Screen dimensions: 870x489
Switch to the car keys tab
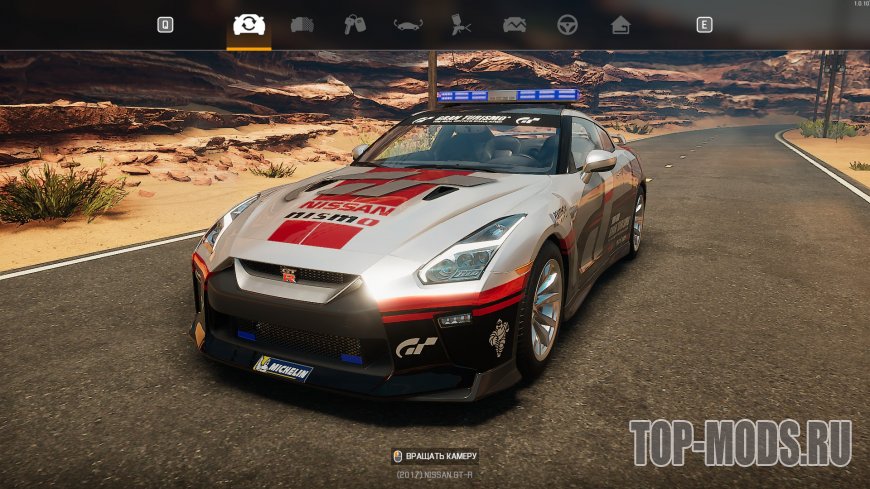tap(355, 25)
